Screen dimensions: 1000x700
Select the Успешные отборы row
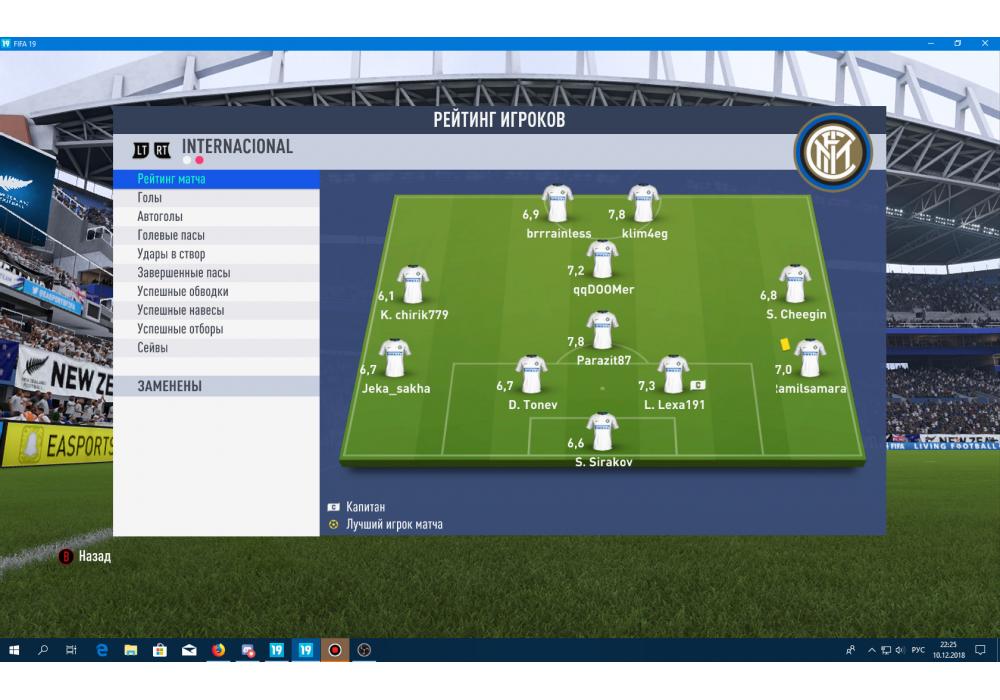[x=180, y=329]
